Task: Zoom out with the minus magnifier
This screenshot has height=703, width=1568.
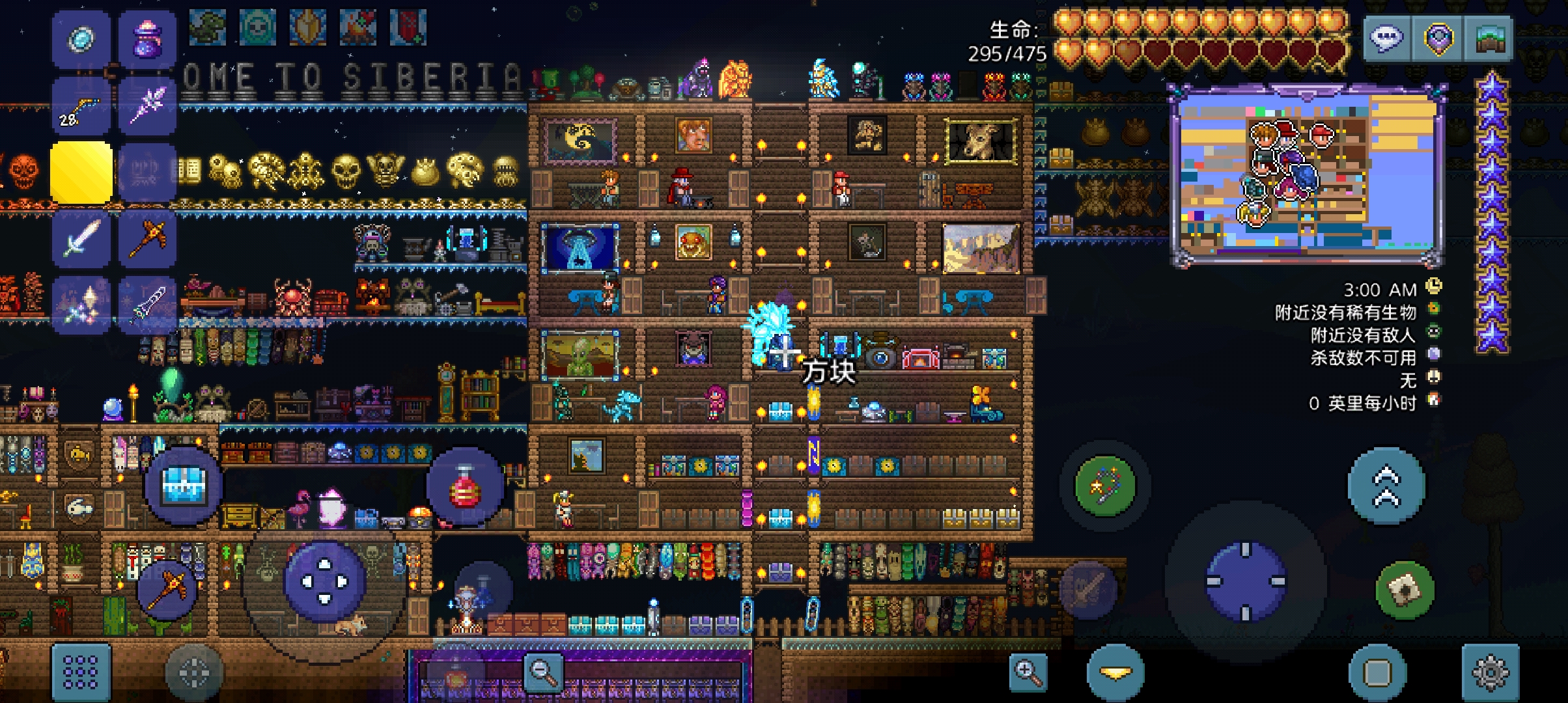Action: click(x=544, y=670)
